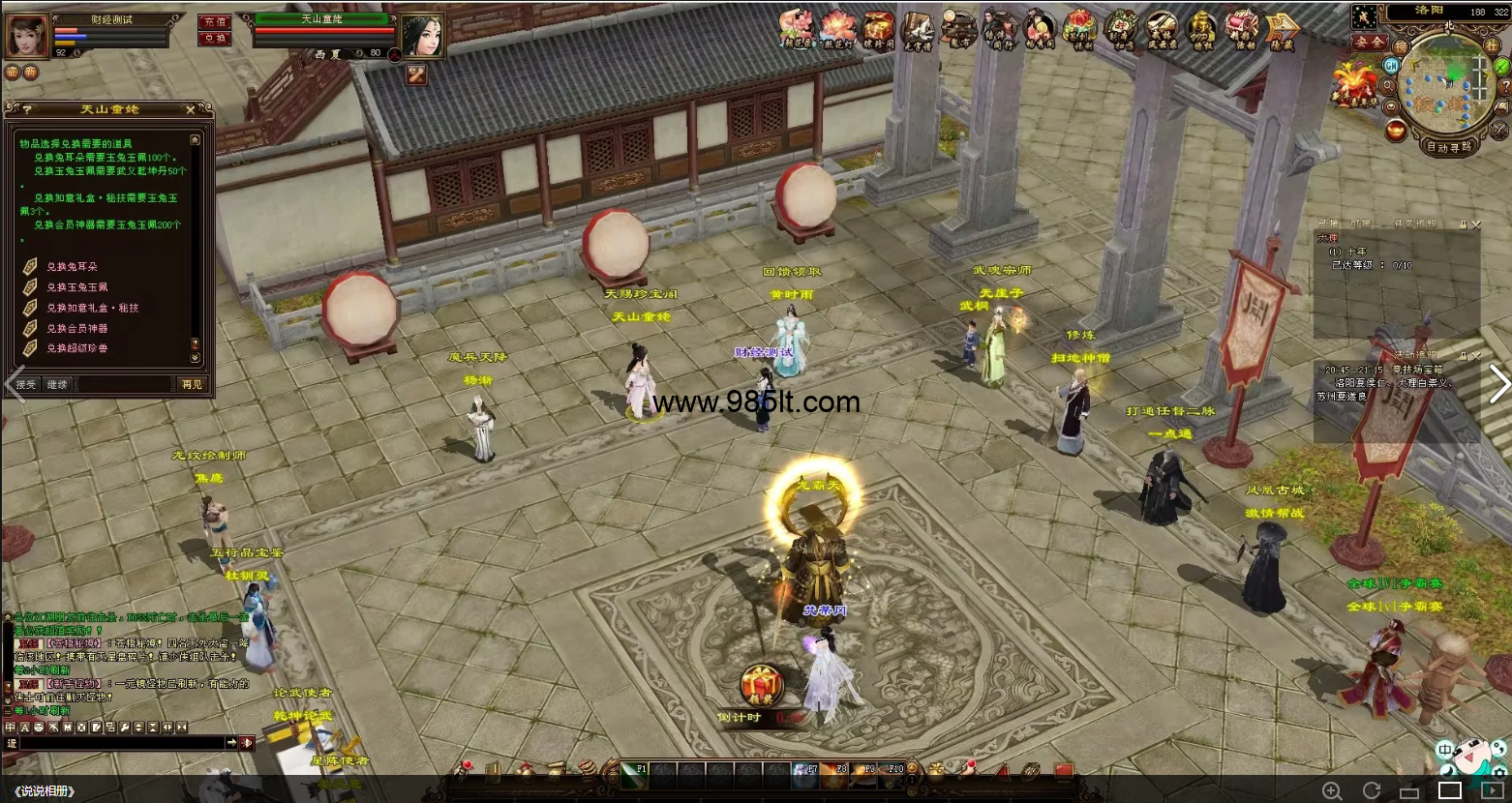Open the 充值 recharge button
The width and height of the screenshot is (1512, 803).
coord(214,21)
